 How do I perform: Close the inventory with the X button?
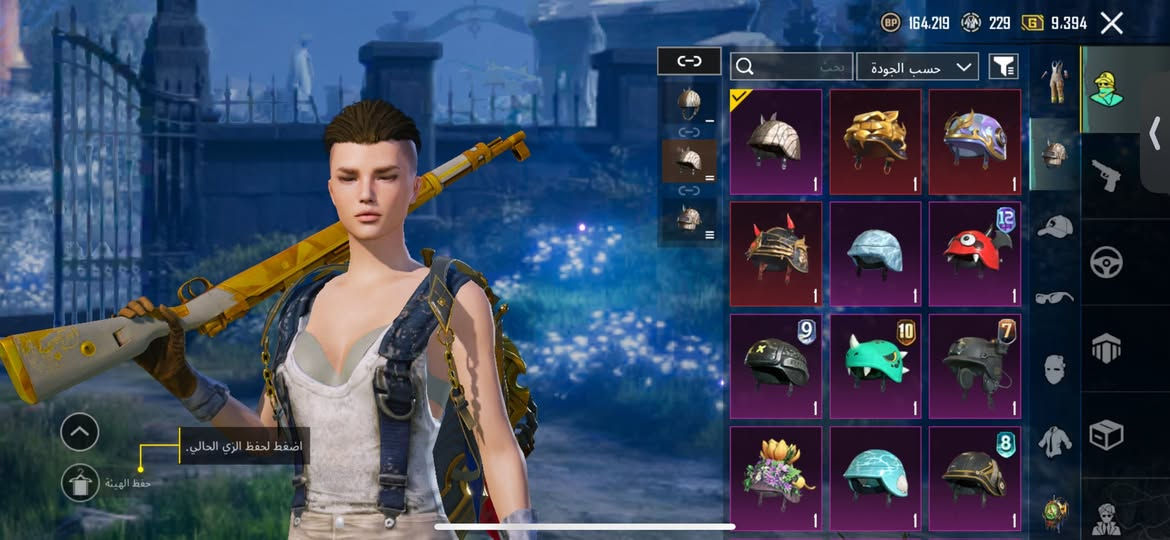[1111, 23]
